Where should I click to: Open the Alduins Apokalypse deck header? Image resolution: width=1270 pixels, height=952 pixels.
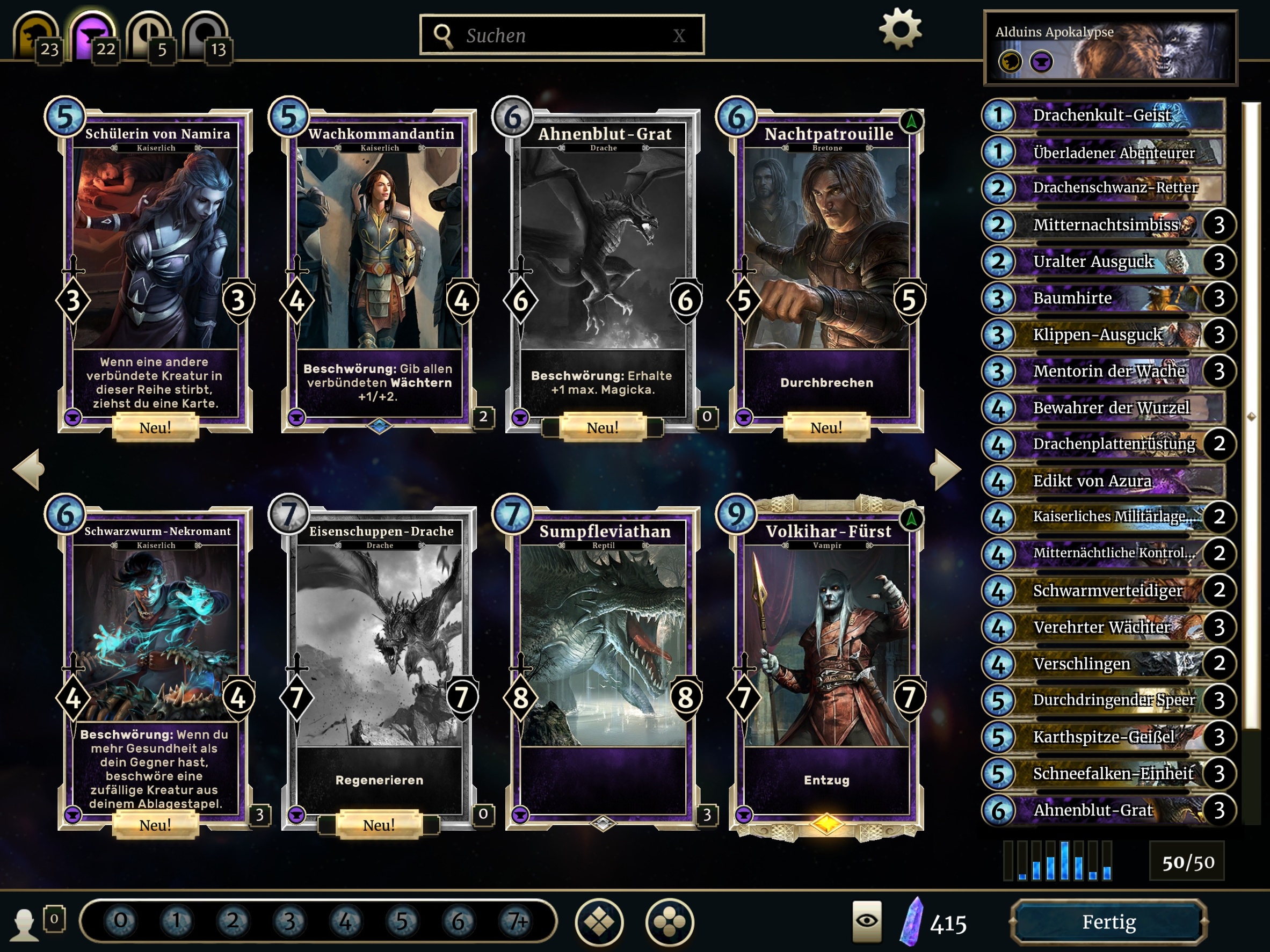pos(1110,48)
